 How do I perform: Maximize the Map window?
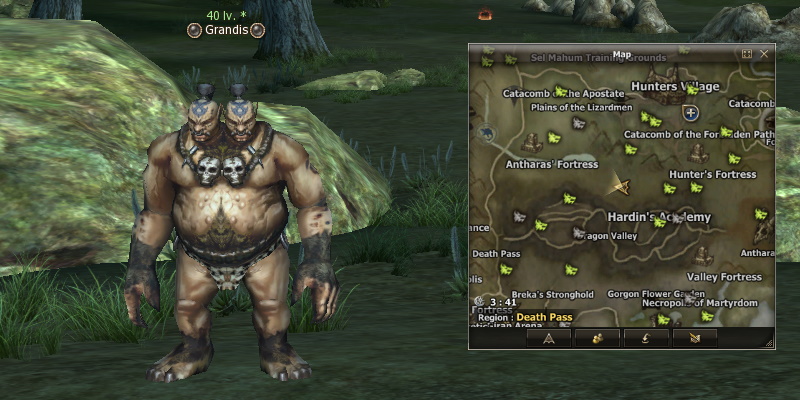pyautogui.click(x=747, y=54)
